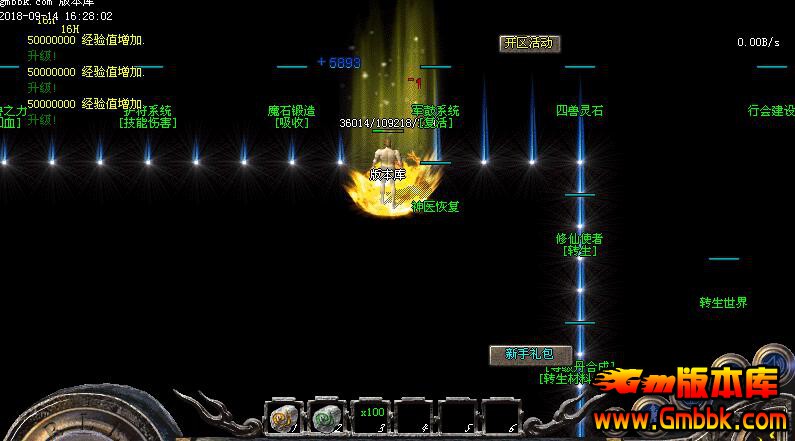Open the 开区活动 event button
Screen dimensions: 795x441
[x=529, y=43]
